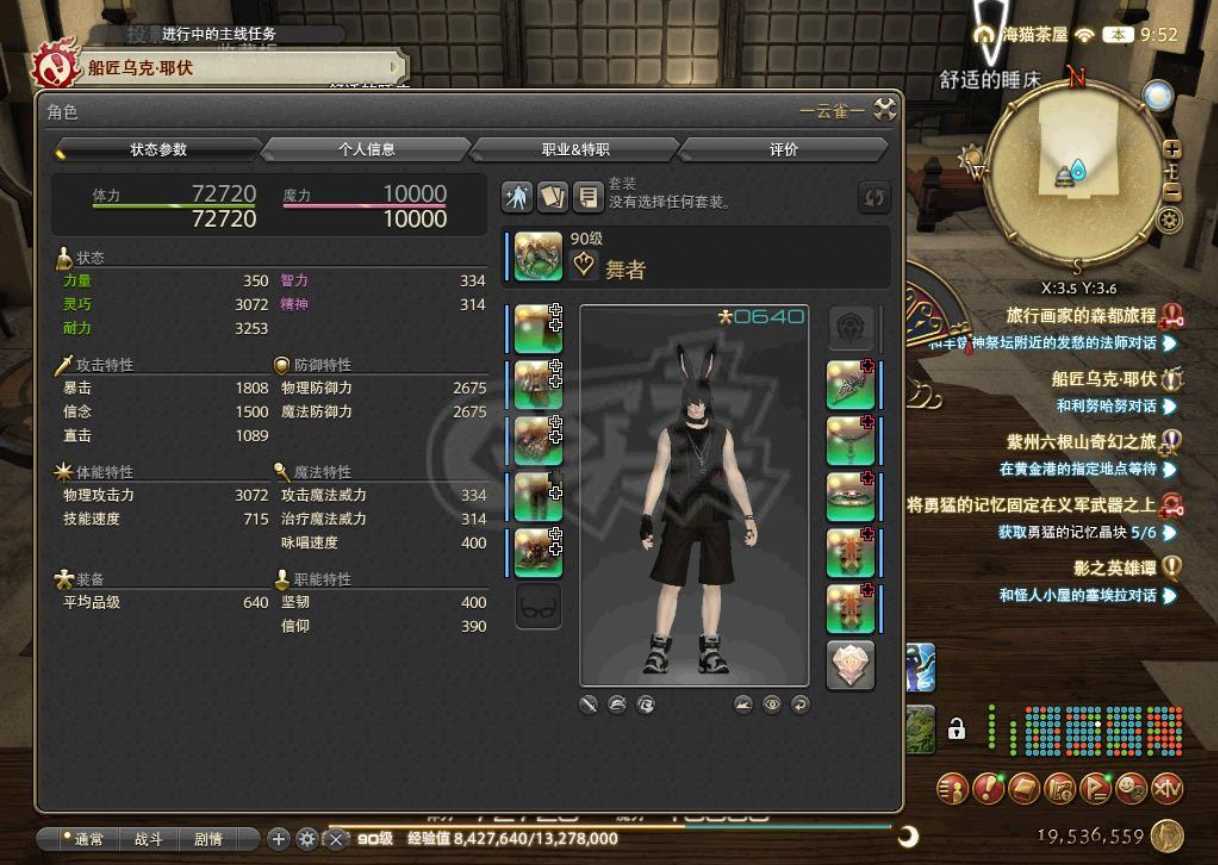Zoom in the minimap with plus button
1218x865 pixels.
point(1172,149)
